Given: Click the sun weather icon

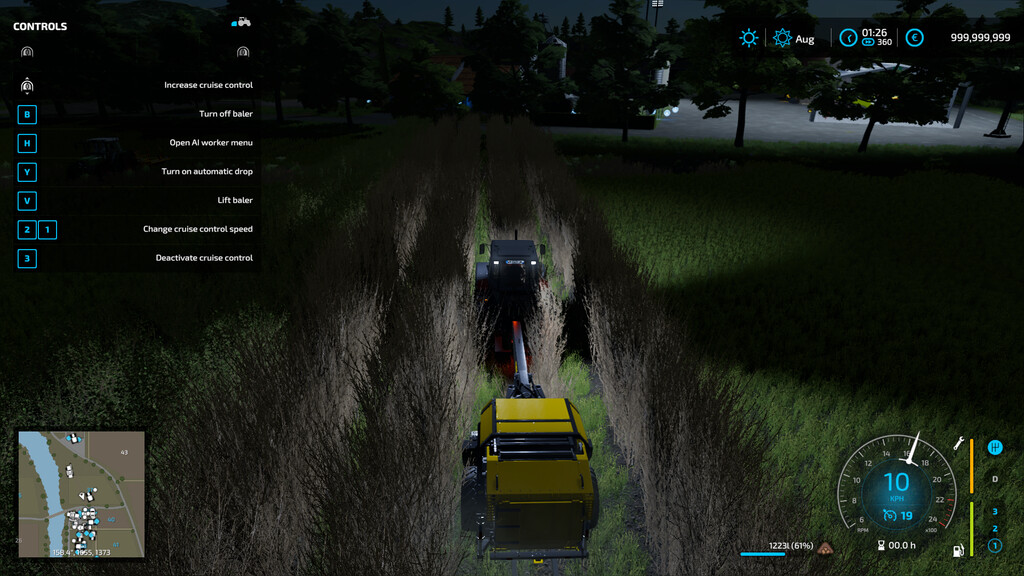Looking at the screenshot, I should click(748, 38).
